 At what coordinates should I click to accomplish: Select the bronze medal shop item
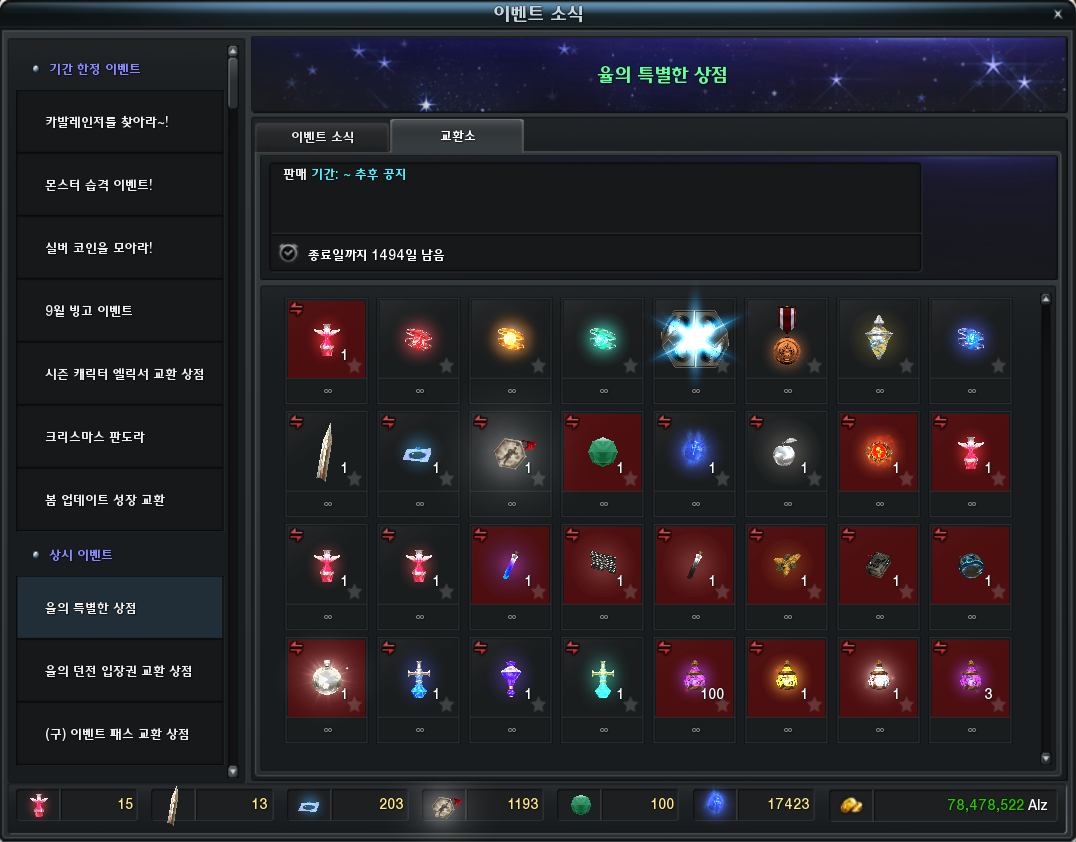tap(786, 339)
